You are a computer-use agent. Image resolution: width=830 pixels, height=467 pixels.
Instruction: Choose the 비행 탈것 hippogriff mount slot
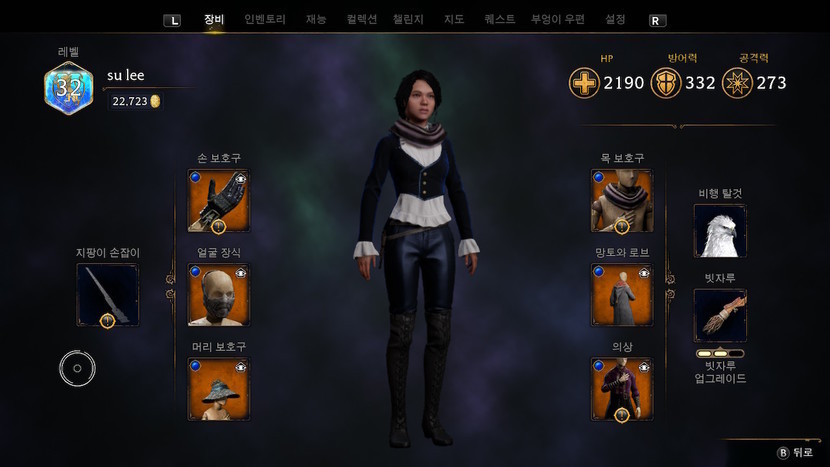(x=720, y=231)
